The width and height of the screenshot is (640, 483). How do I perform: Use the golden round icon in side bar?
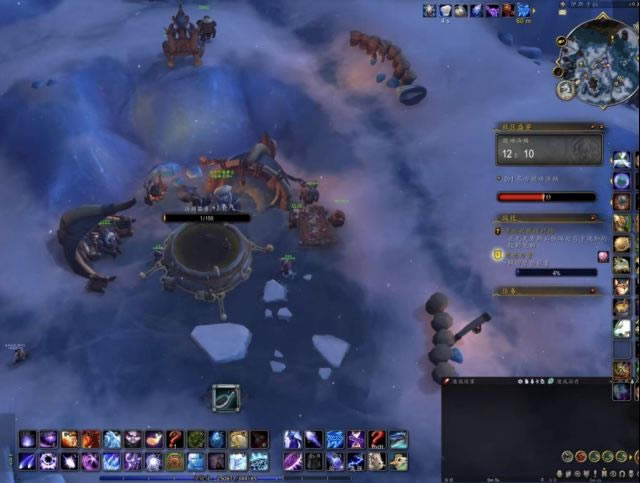click(622, 243)
